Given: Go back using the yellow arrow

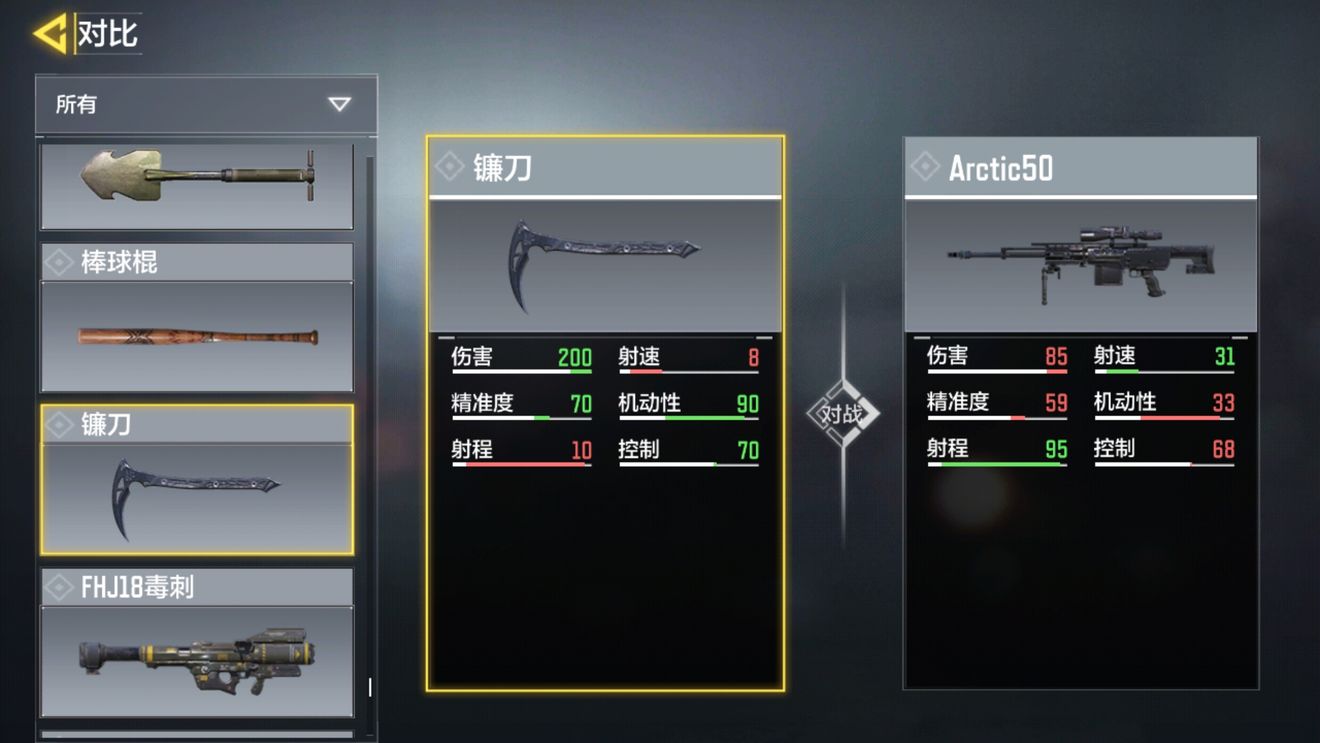Looking at the screenshot, I should [50, 34].
